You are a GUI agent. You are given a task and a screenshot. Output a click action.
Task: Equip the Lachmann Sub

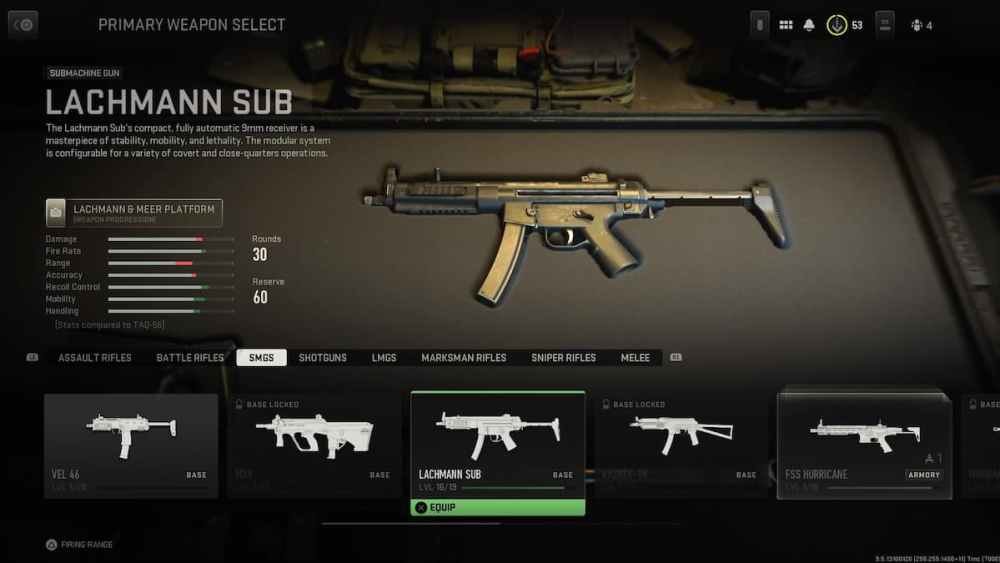point(498,507)
